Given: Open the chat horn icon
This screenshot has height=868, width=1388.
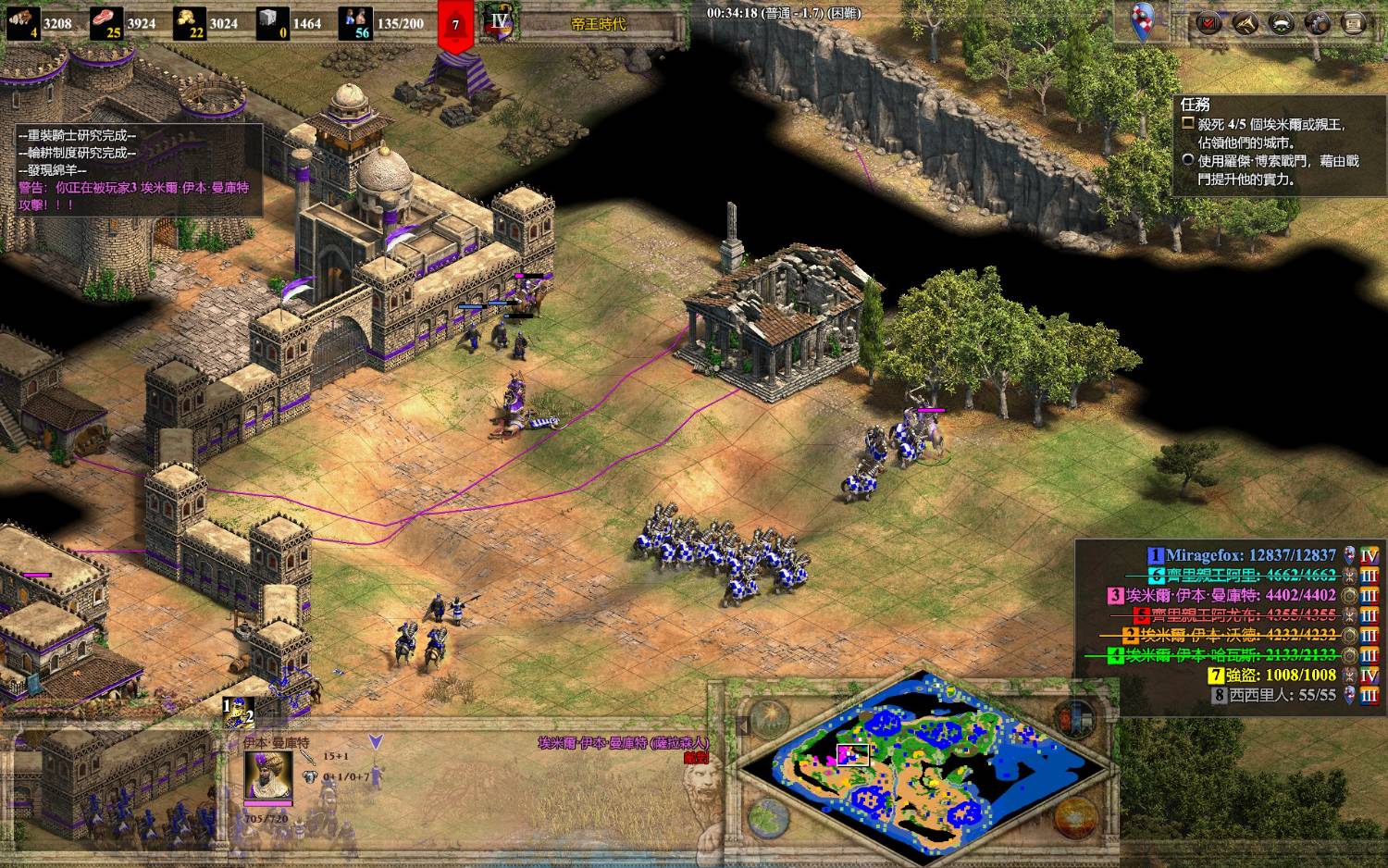Looking at the screenshot, I should coord(1245,23).
